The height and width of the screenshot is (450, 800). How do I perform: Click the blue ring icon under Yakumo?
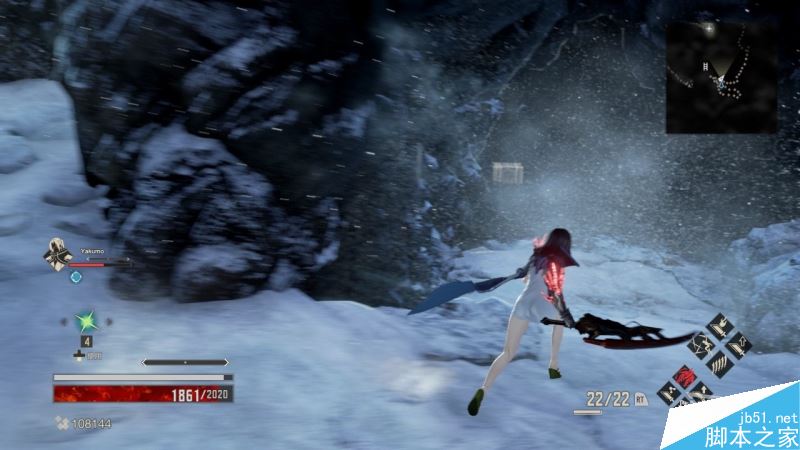pyautogui.click(x=75, y=277)
